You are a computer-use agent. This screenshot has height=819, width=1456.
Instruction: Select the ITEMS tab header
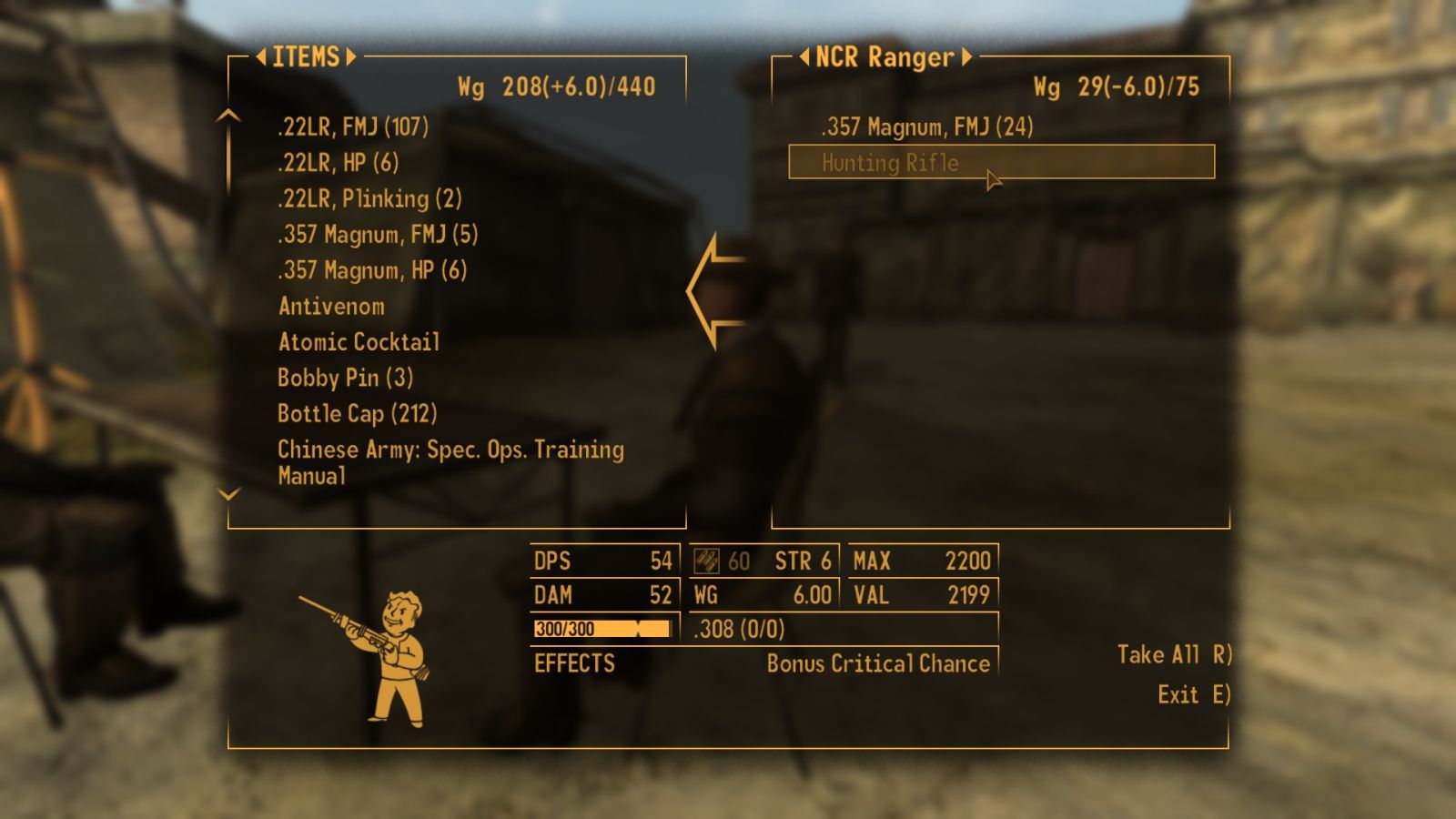(x=307, y=57)
